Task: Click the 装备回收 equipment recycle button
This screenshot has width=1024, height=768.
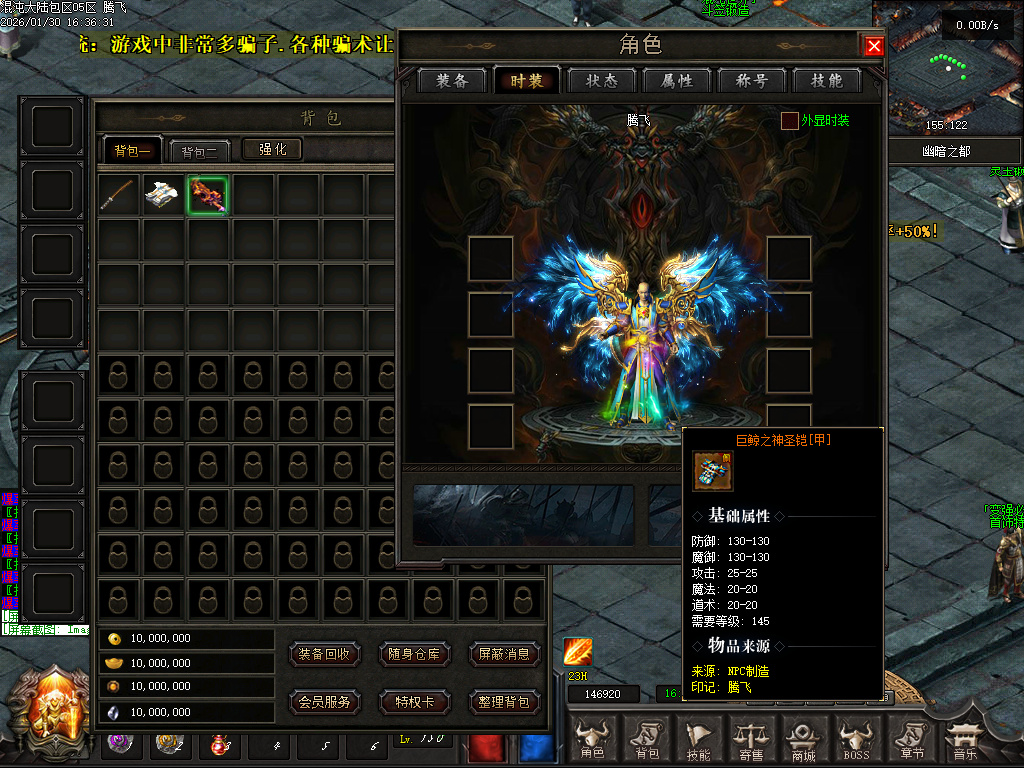Action: click(x=325, y=654)
